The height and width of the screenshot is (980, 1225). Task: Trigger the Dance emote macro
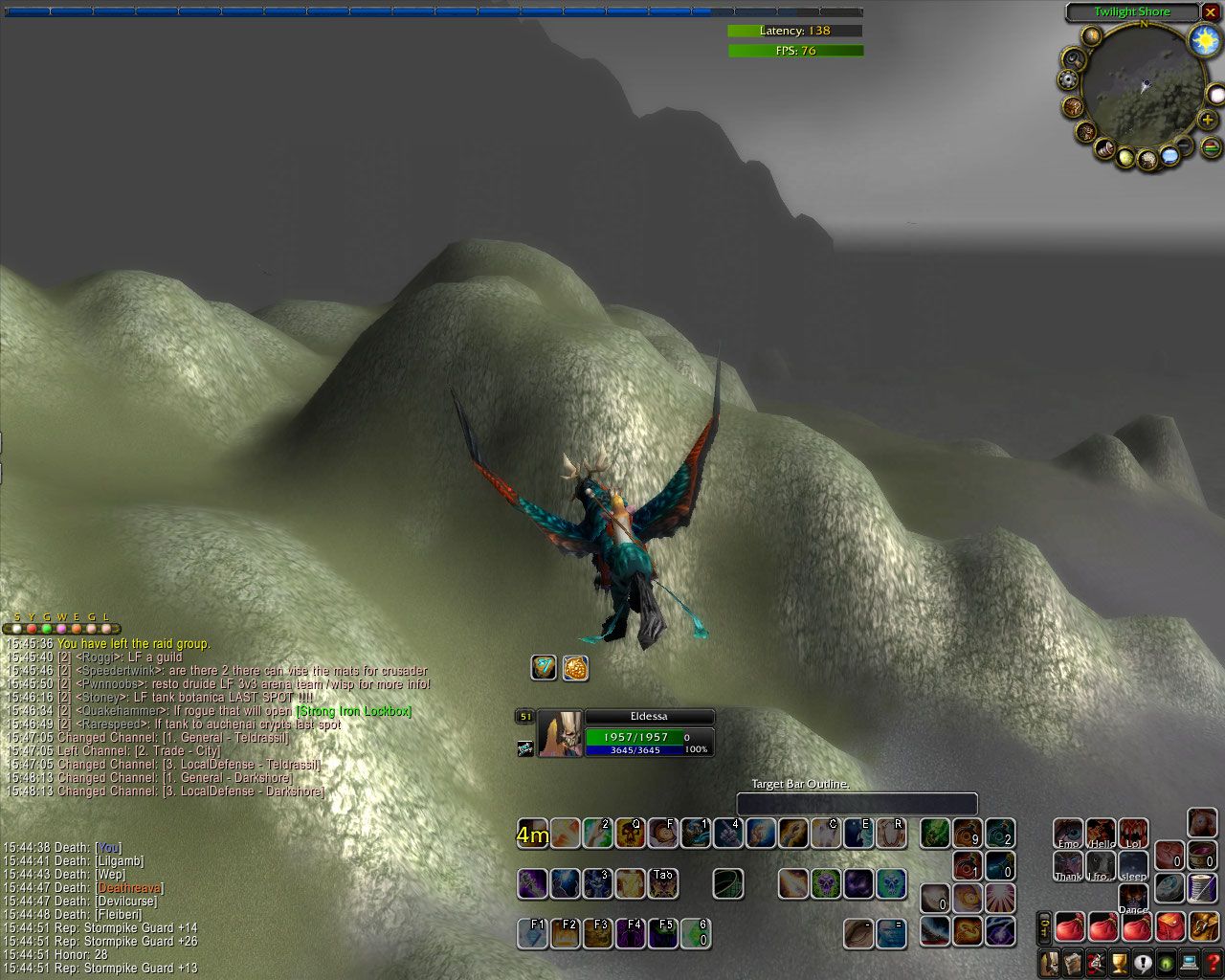[1133, 899]
